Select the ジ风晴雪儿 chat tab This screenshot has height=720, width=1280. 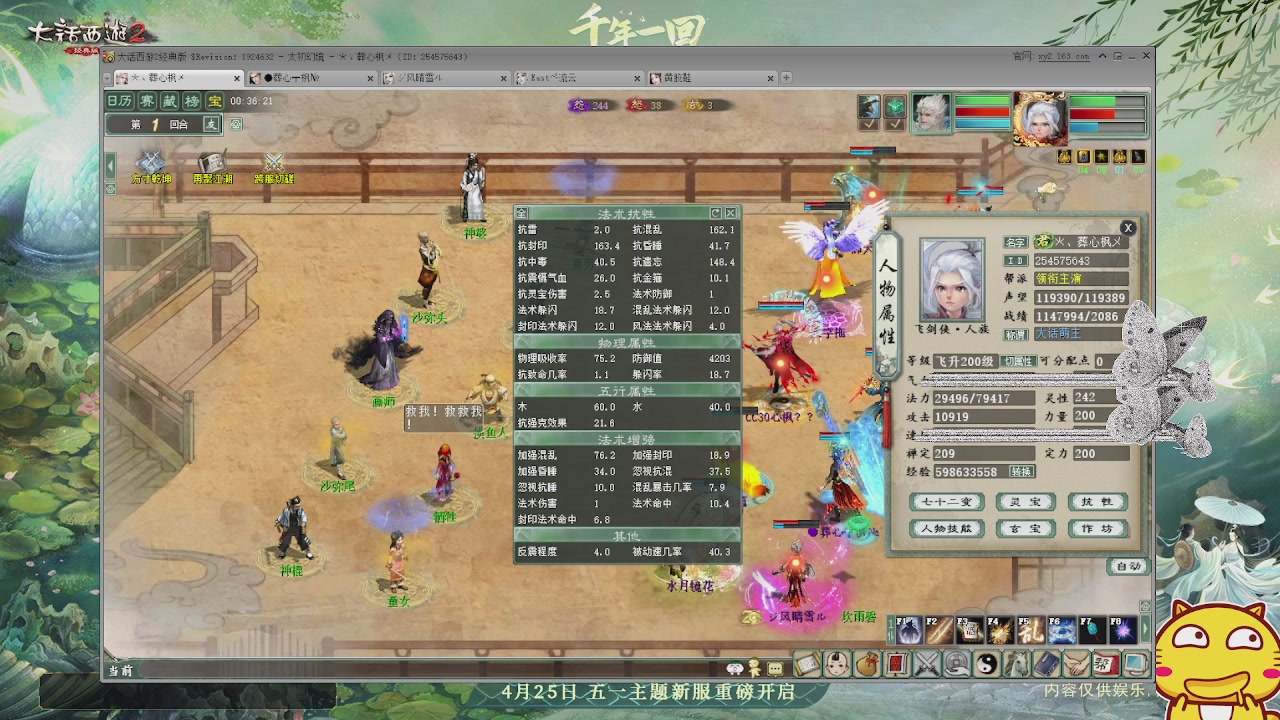click(x=419, y=77)
